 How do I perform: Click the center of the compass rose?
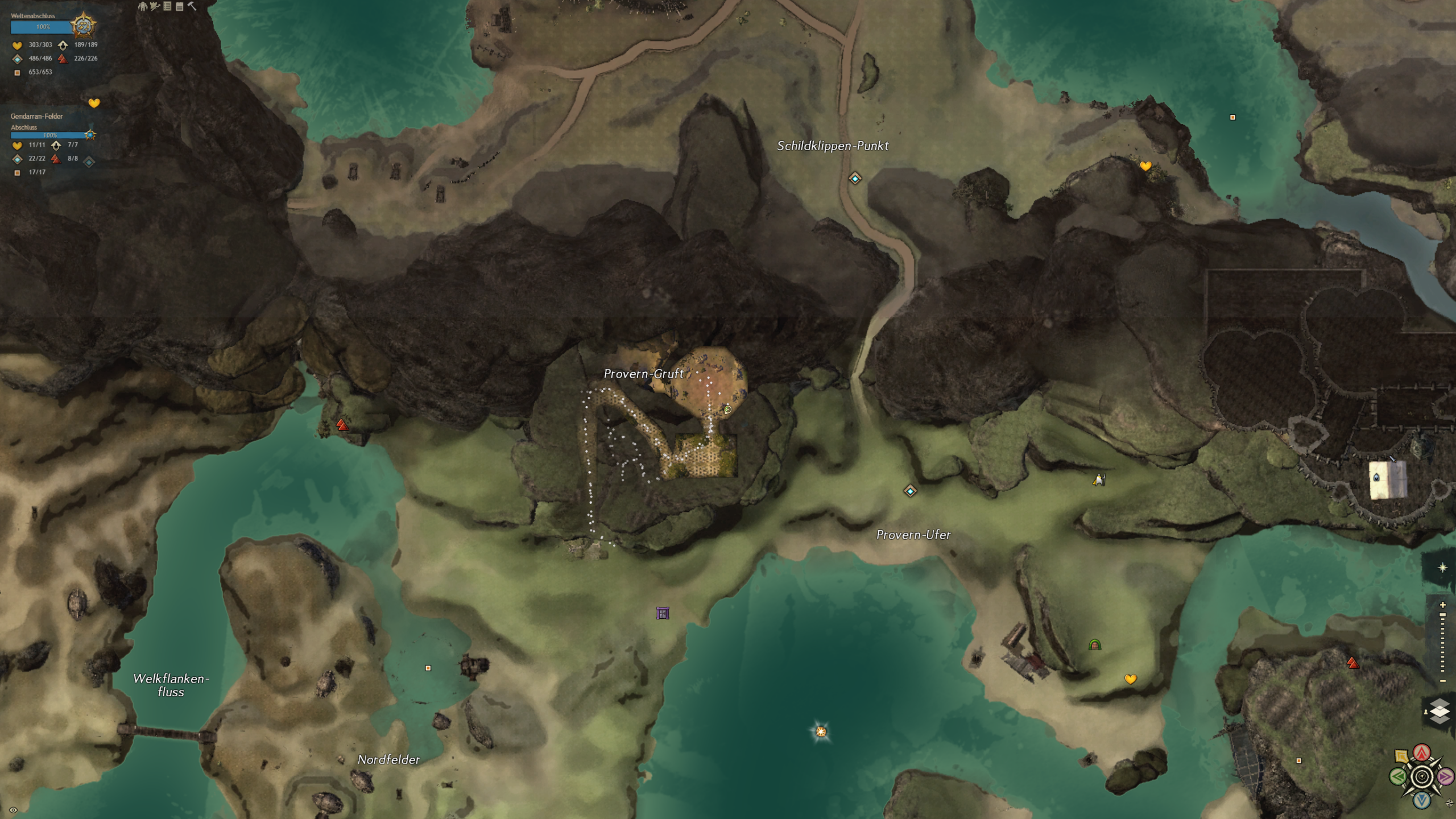click(x=1422, y=776)
